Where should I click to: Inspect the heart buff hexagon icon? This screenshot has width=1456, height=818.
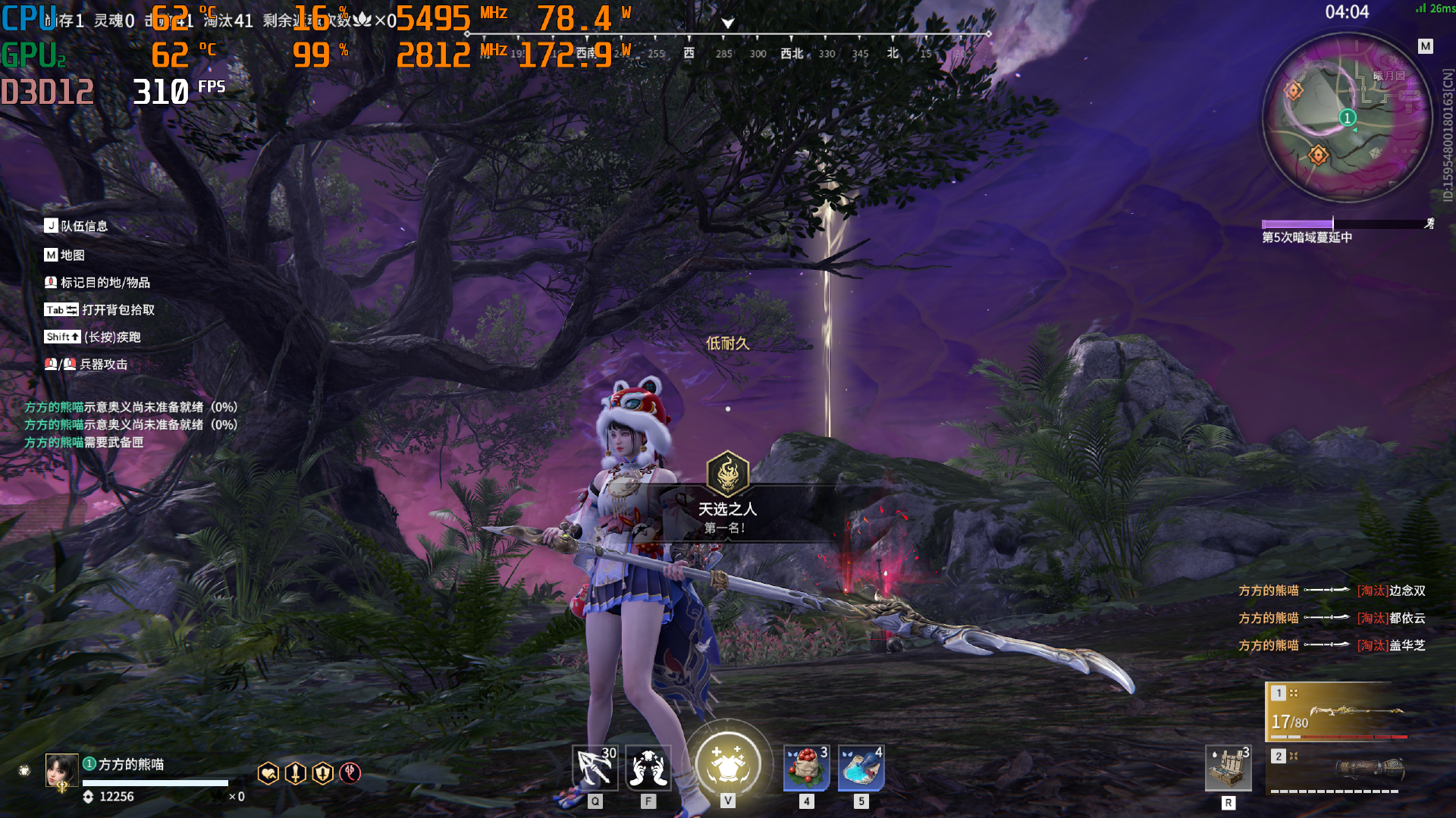click(268, 773)
